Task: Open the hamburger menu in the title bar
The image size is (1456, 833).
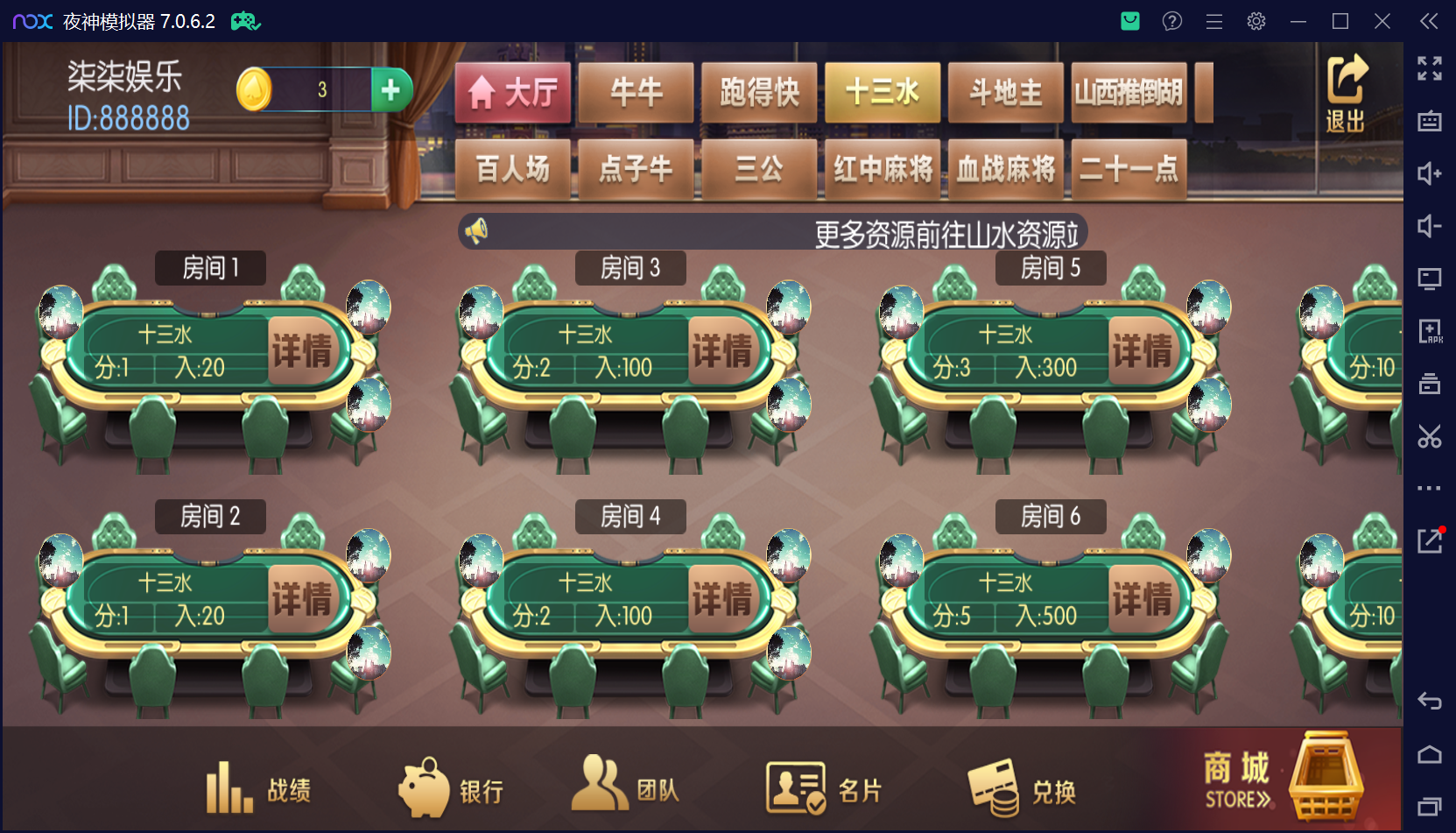Action: pos(1213,20)
